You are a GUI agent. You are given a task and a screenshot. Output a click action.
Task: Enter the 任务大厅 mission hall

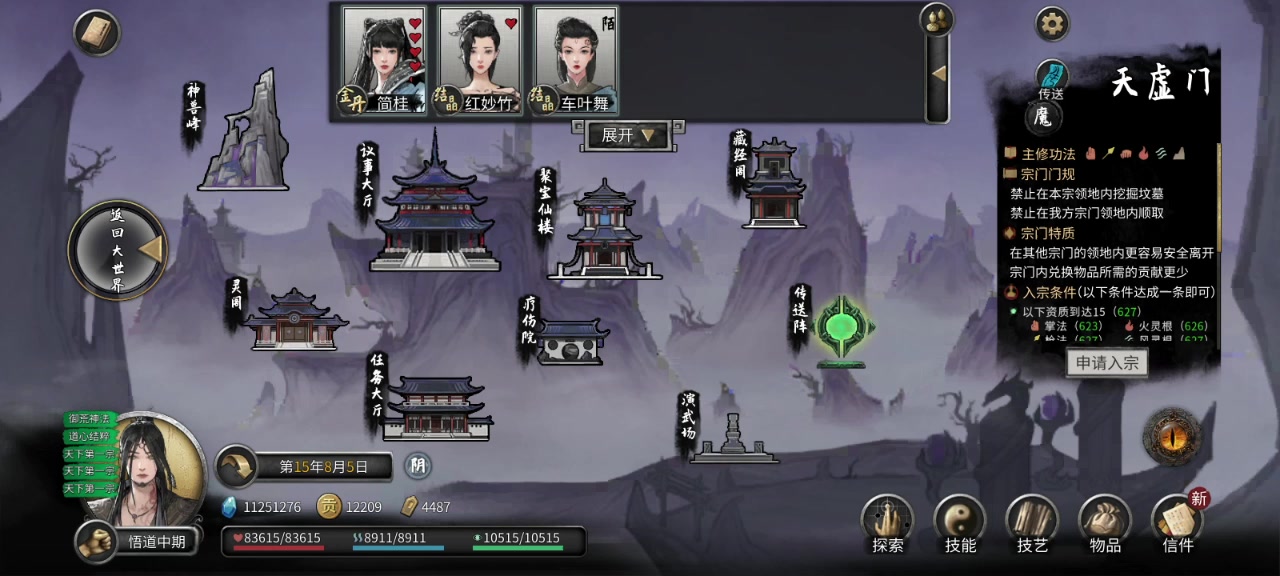coord(437,408)
